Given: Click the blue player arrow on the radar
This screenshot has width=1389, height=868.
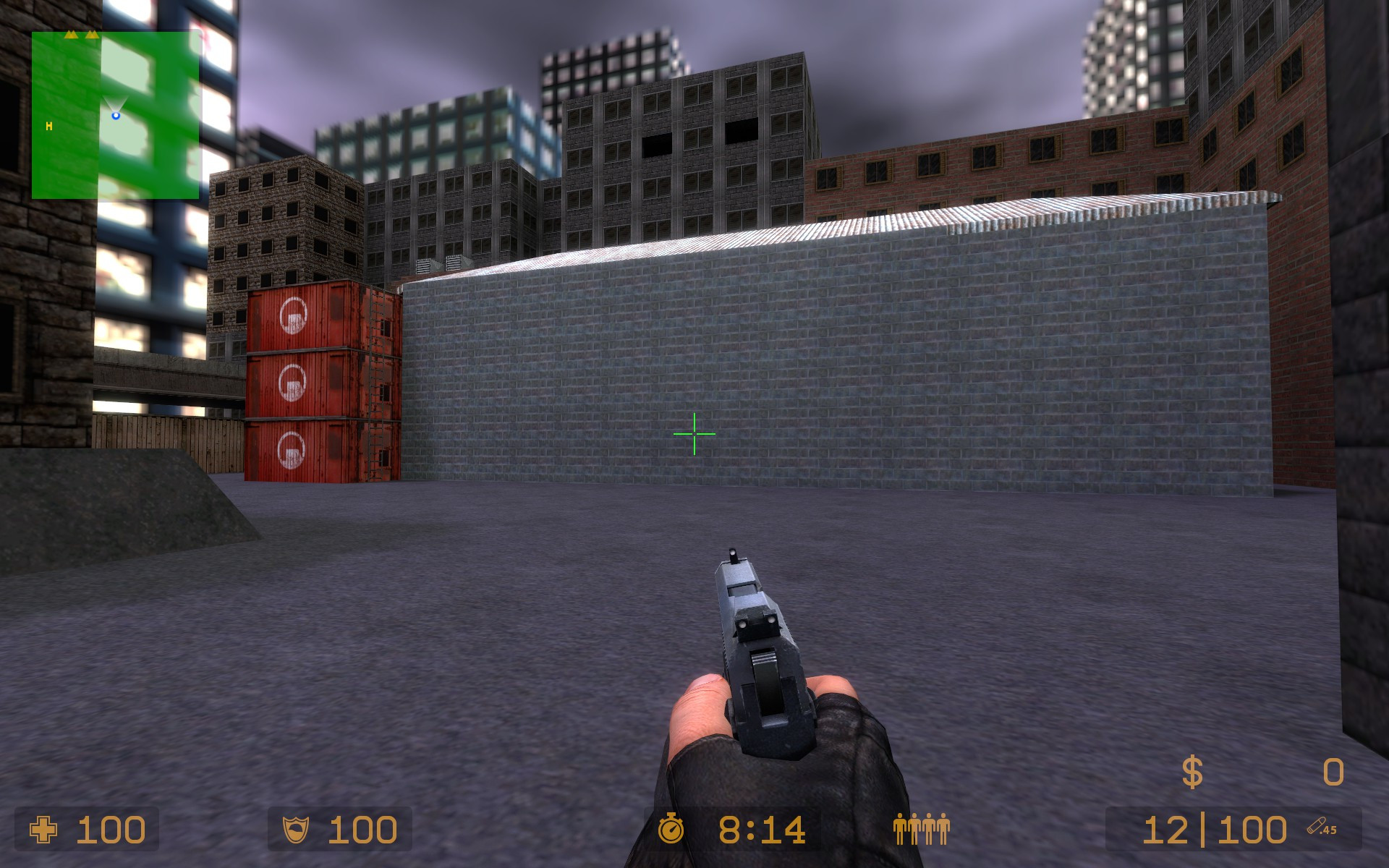Looking at the screenshot, I should point(116,116).
